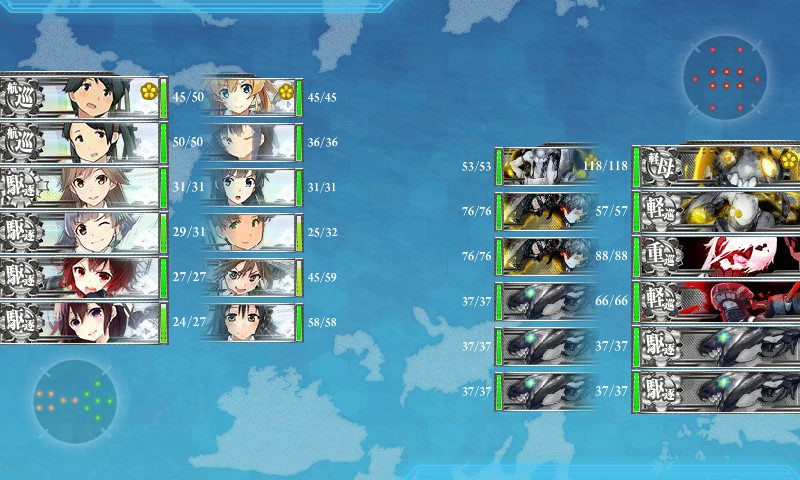The width and height of the screenshot is (800, 480).
Task: Select the escort ship banner showing 36/36 HP
Action: [250, 142]
